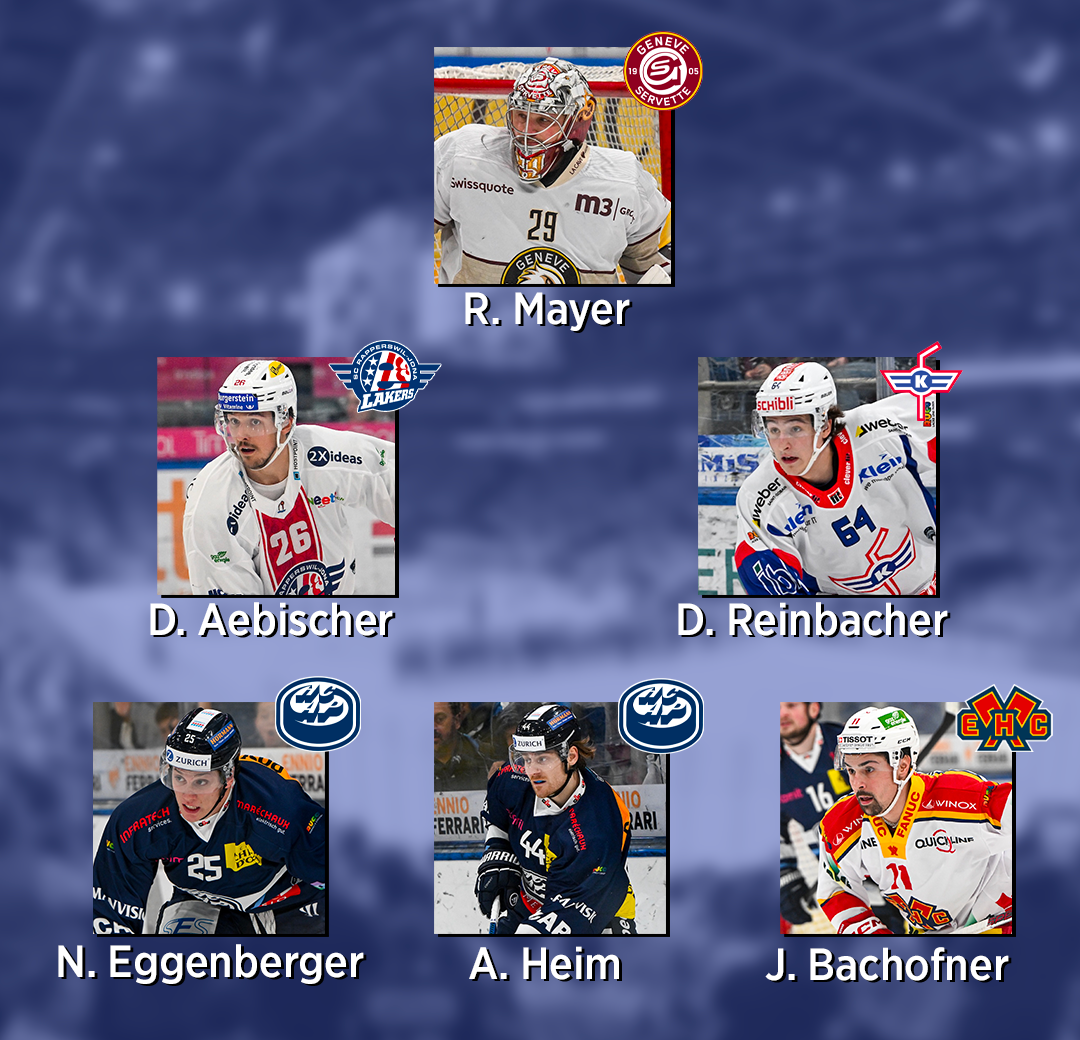1080x1040 pixels.
Task: Select N. Eggenberger's player photo
Action: click(208, 820)
